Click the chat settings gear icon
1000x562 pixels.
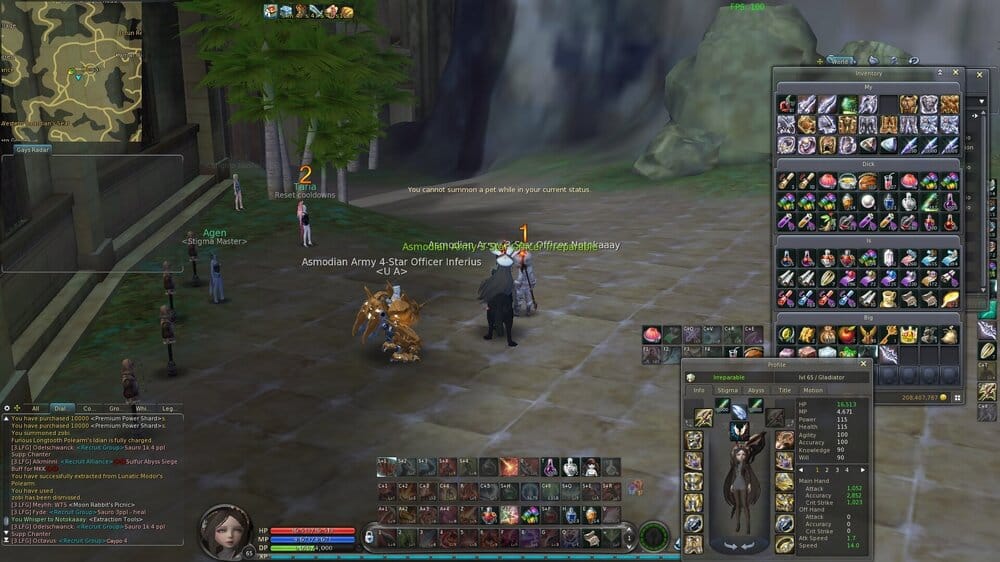point(9,408)
